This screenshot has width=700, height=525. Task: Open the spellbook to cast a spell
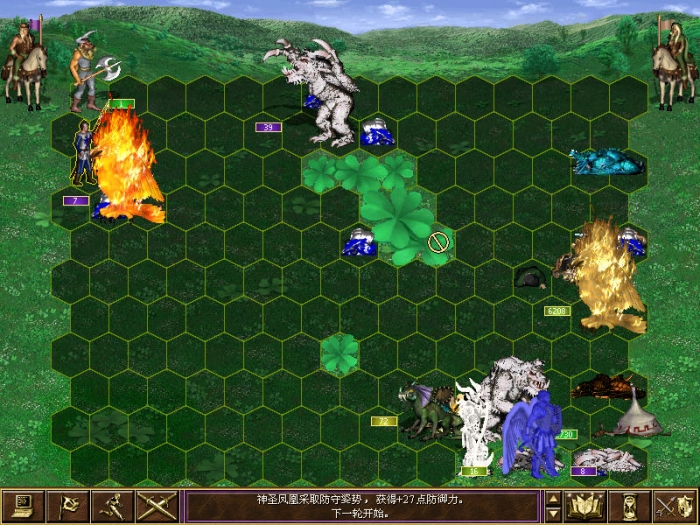pos(583,506)
